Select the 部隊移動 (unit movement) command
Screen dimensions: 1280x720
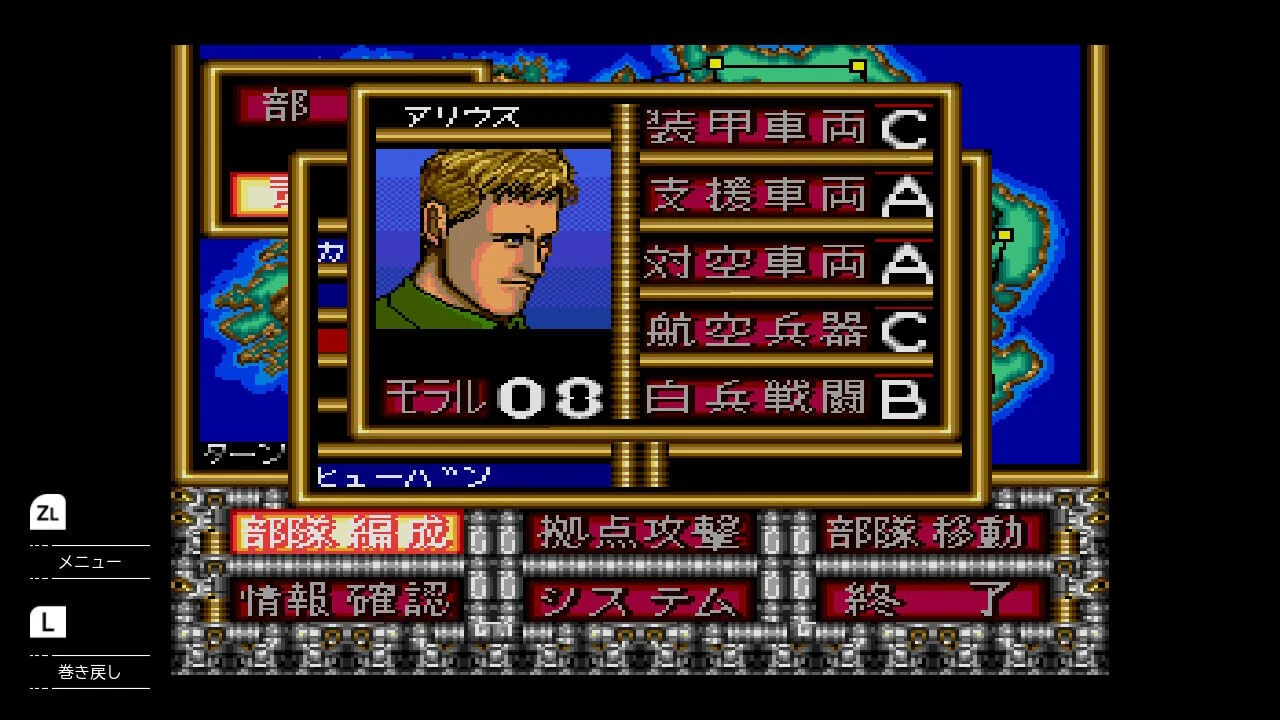click(930, 533)
